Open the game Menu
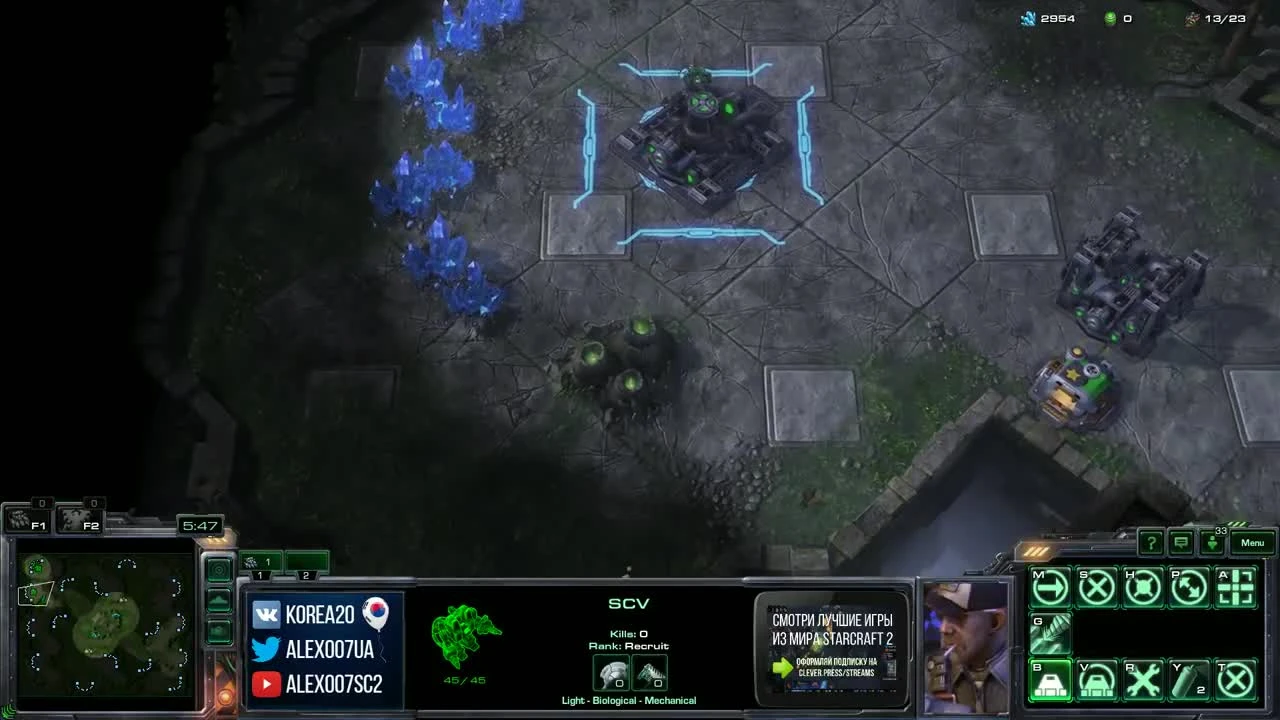This screenshot has width=1280, height=720. pos(1251,543)
